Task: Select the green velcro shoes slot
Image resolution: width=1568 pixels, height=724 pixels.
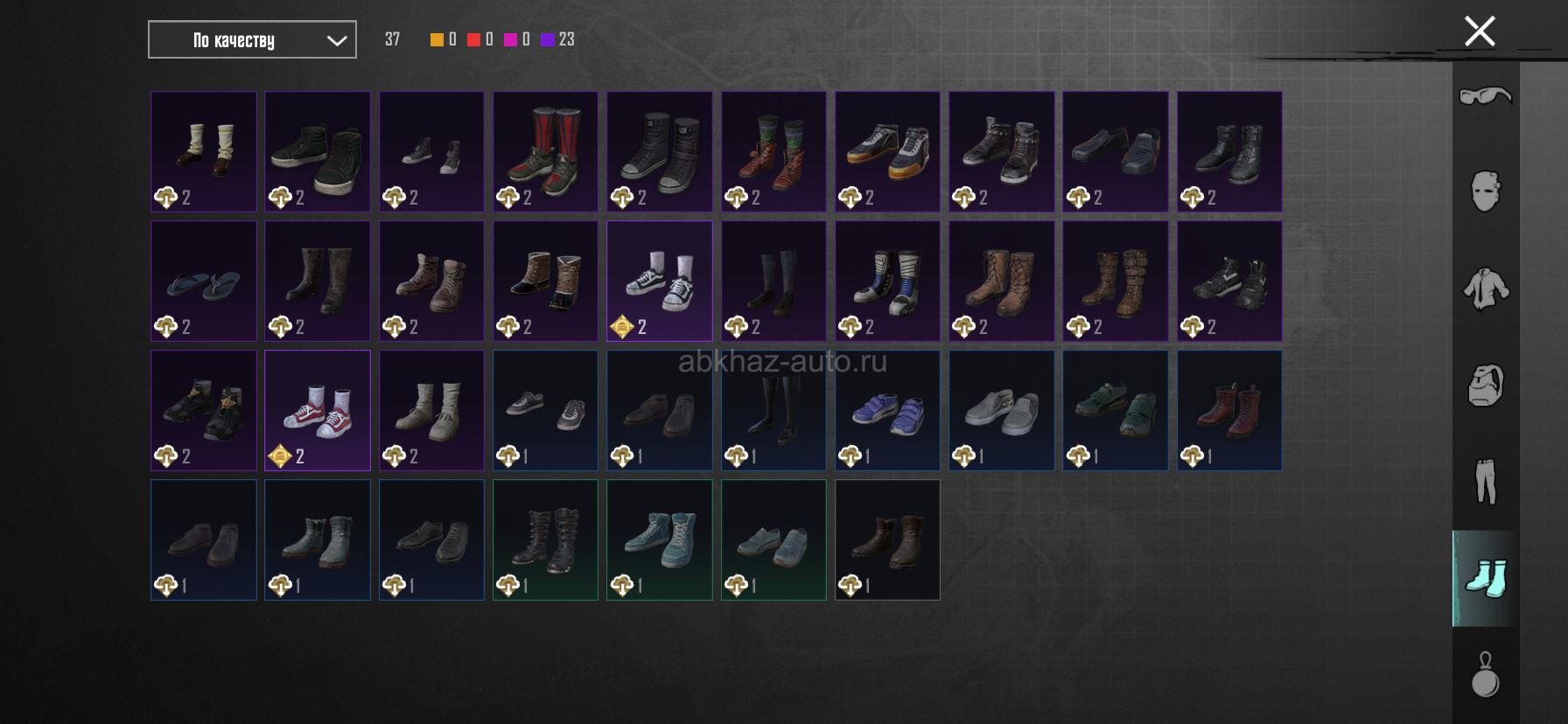Action: click(x=1115, y=410)
